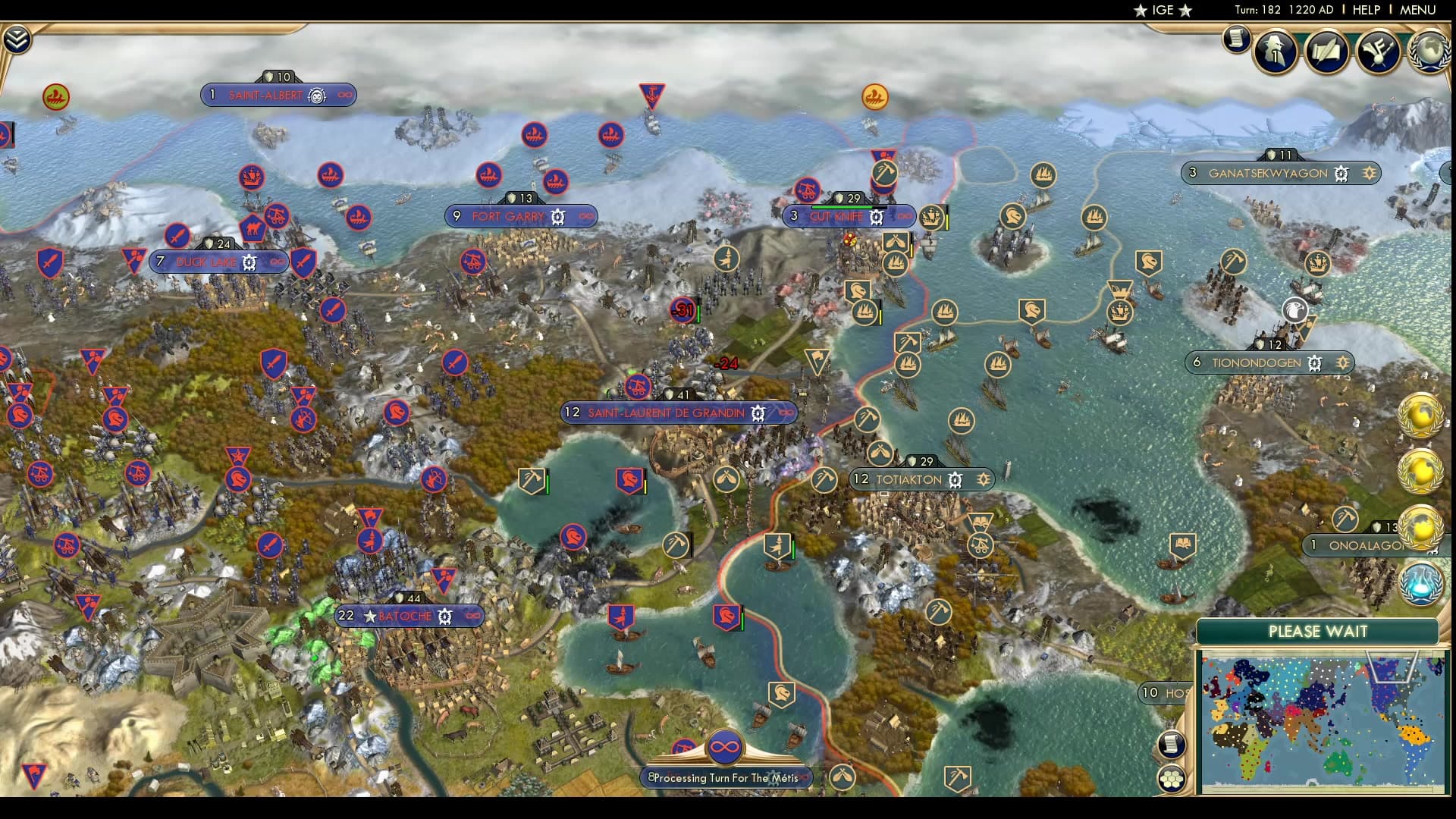Click the production hammer icon on Fort Garry banner
The height and width of the screenshot is (819, 1456).
click(x=557, y=216)
